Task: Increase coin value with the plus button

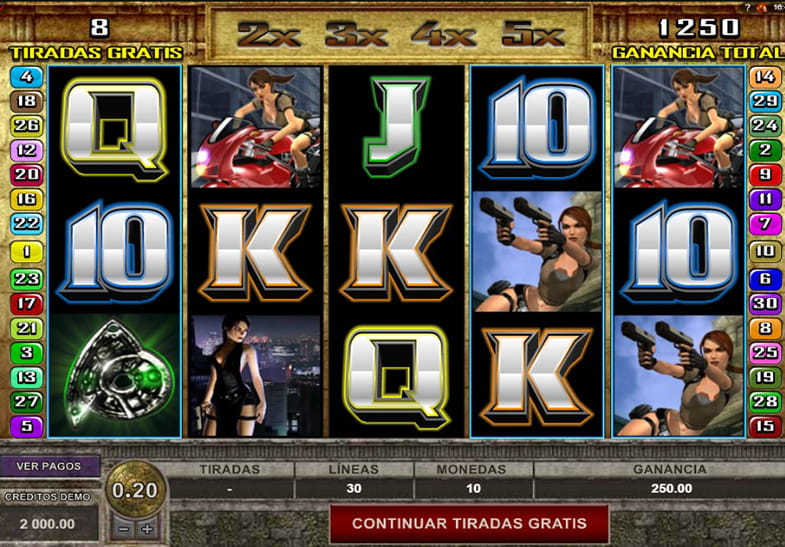Action: pyautogui.click(x=147, y=528)
